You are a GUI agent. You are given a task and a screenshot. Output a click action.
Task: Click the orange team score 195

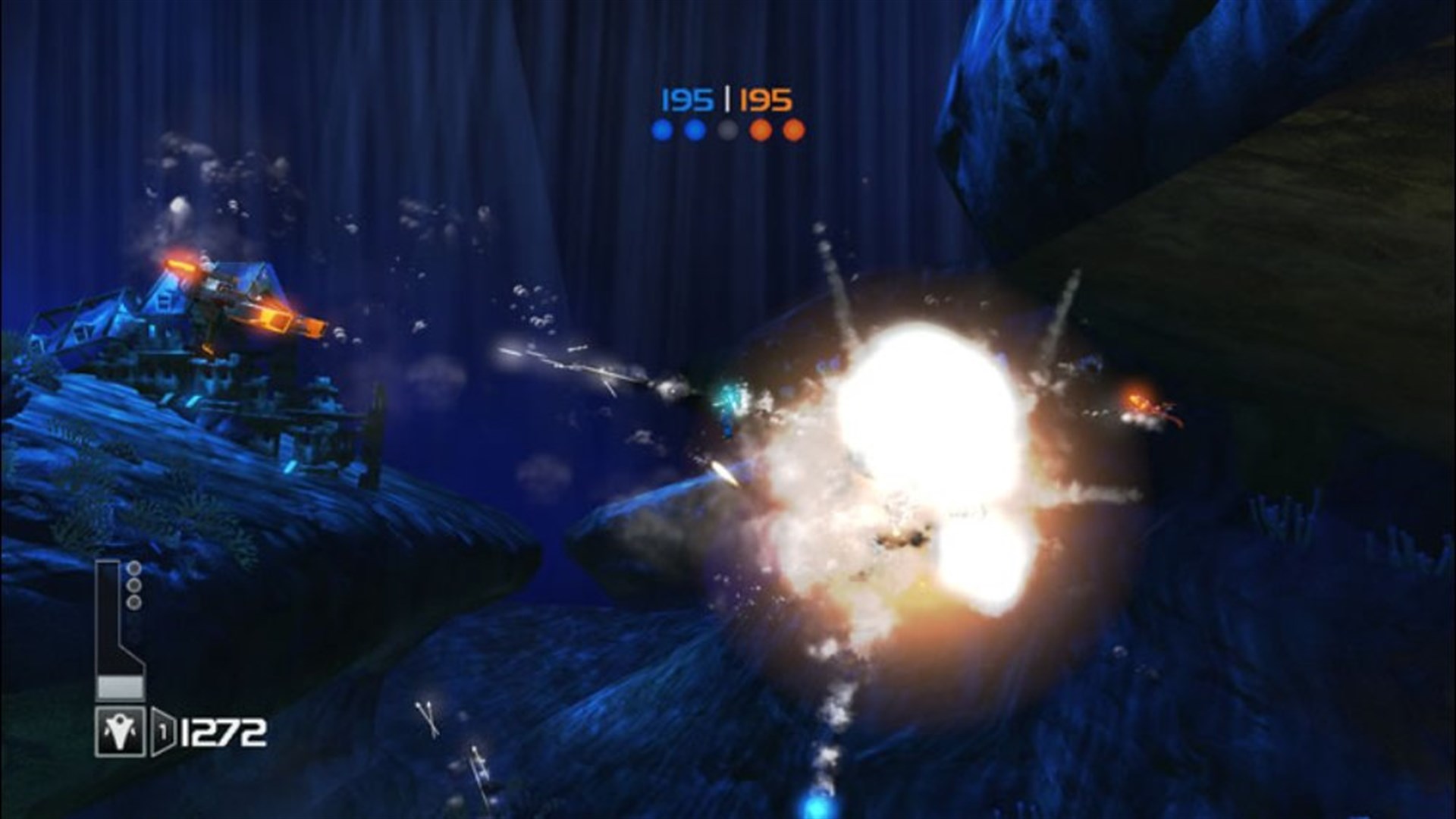tap(766, 99)
